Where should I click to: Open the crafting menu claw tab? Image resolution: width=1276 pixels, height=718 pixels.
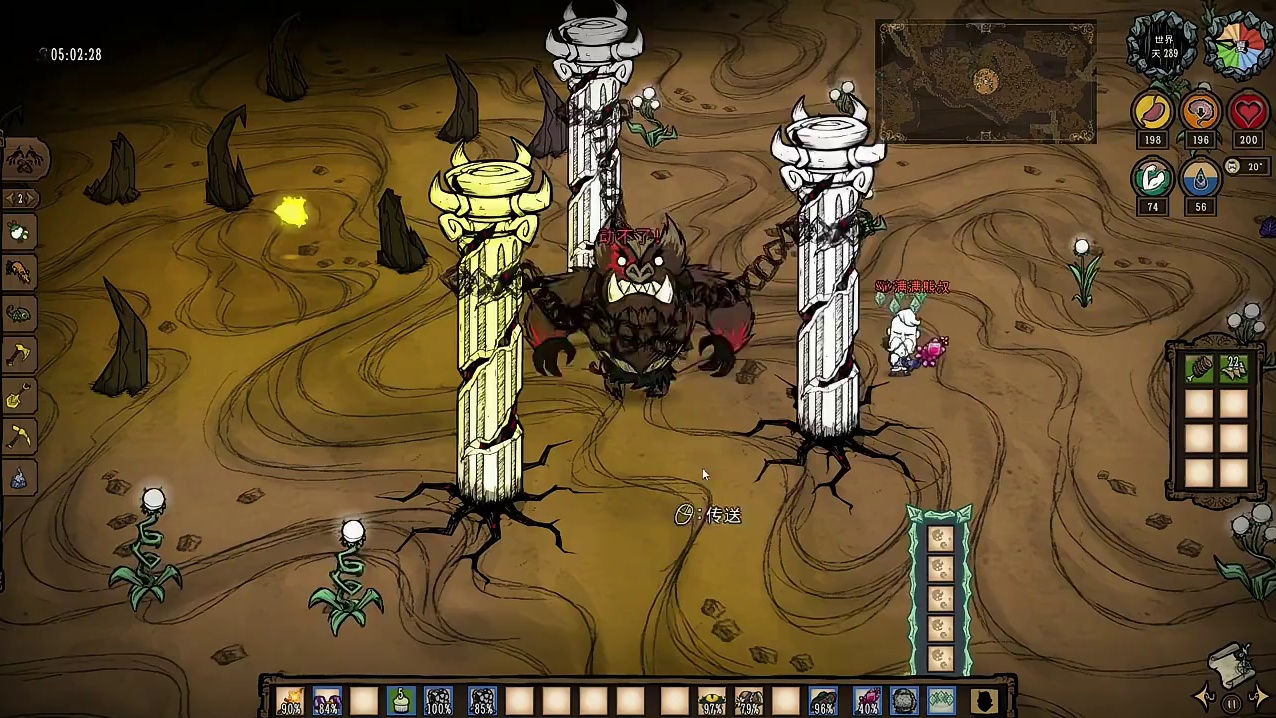coord(22,159)
